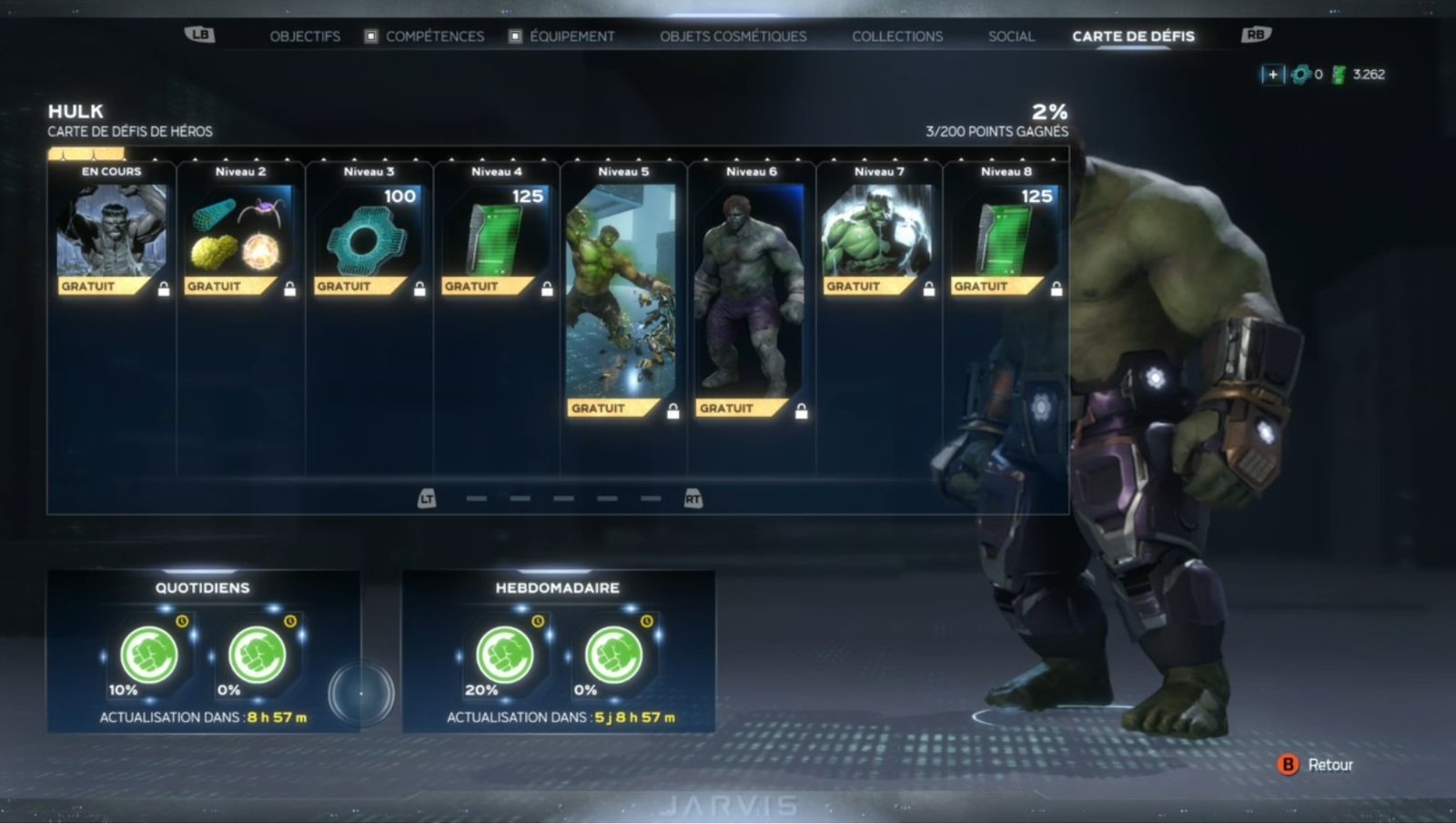
Task: Select the Carte de Défis tab
Action: click(x=1133, y=36)
